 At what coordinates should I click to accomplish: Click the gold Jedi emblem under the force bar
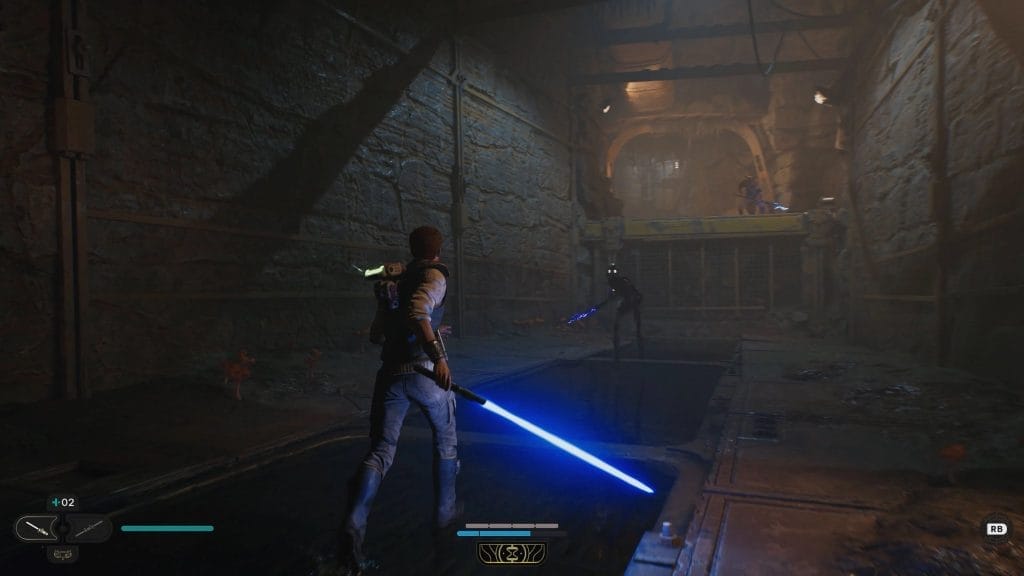point(511,553)
